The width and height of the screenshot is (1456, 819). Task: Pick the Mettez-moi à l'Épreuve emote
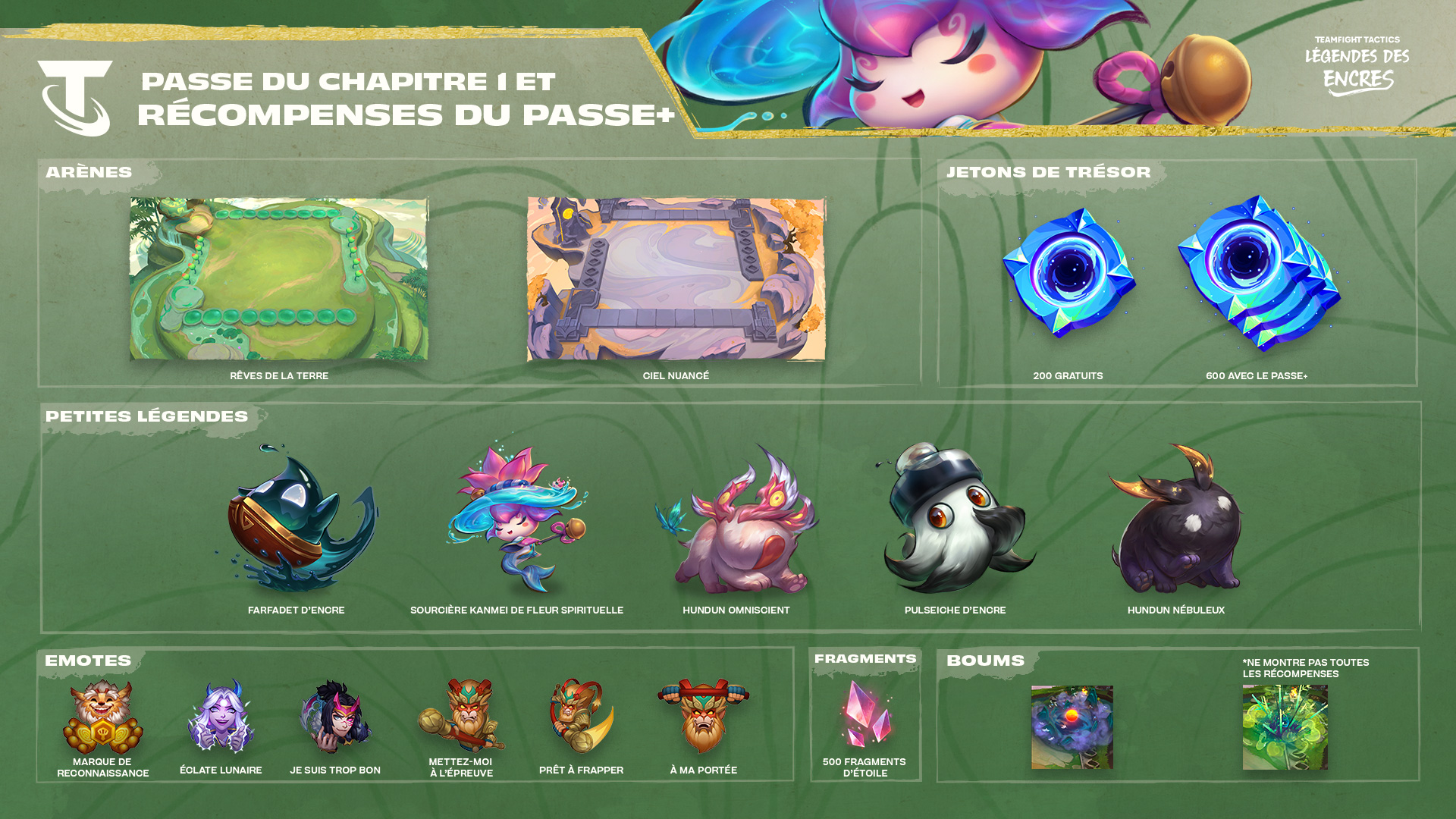pyautogui.click(x=461, y=717)
